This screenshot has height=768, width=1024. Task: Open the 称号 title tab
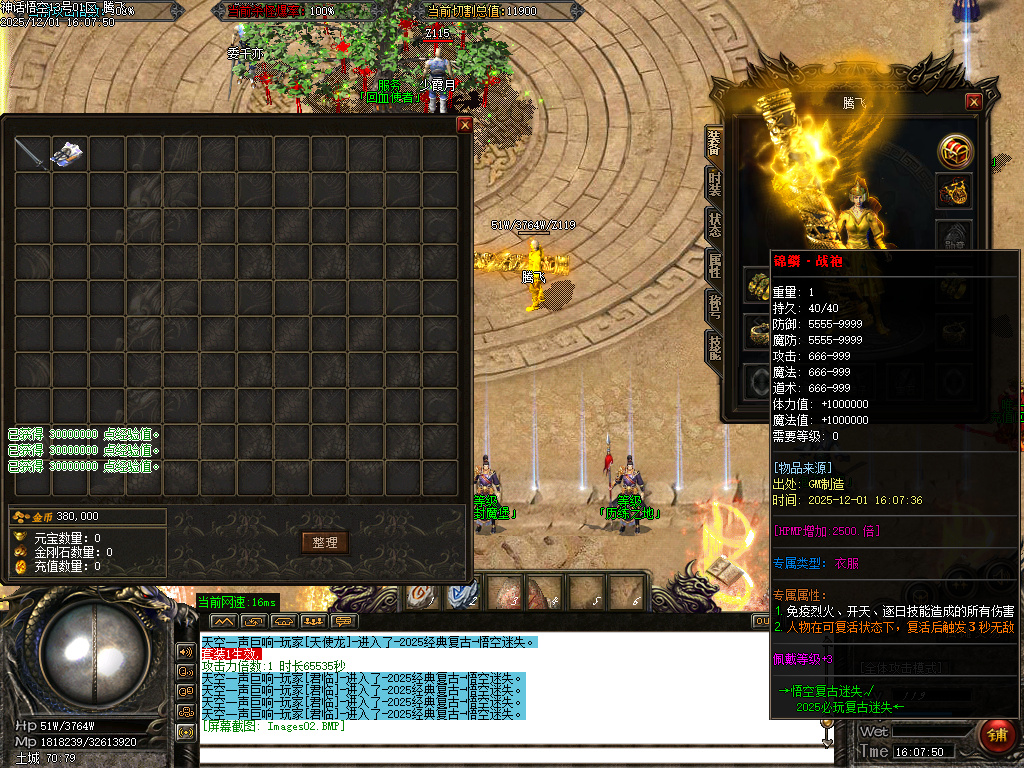[714, 305]
